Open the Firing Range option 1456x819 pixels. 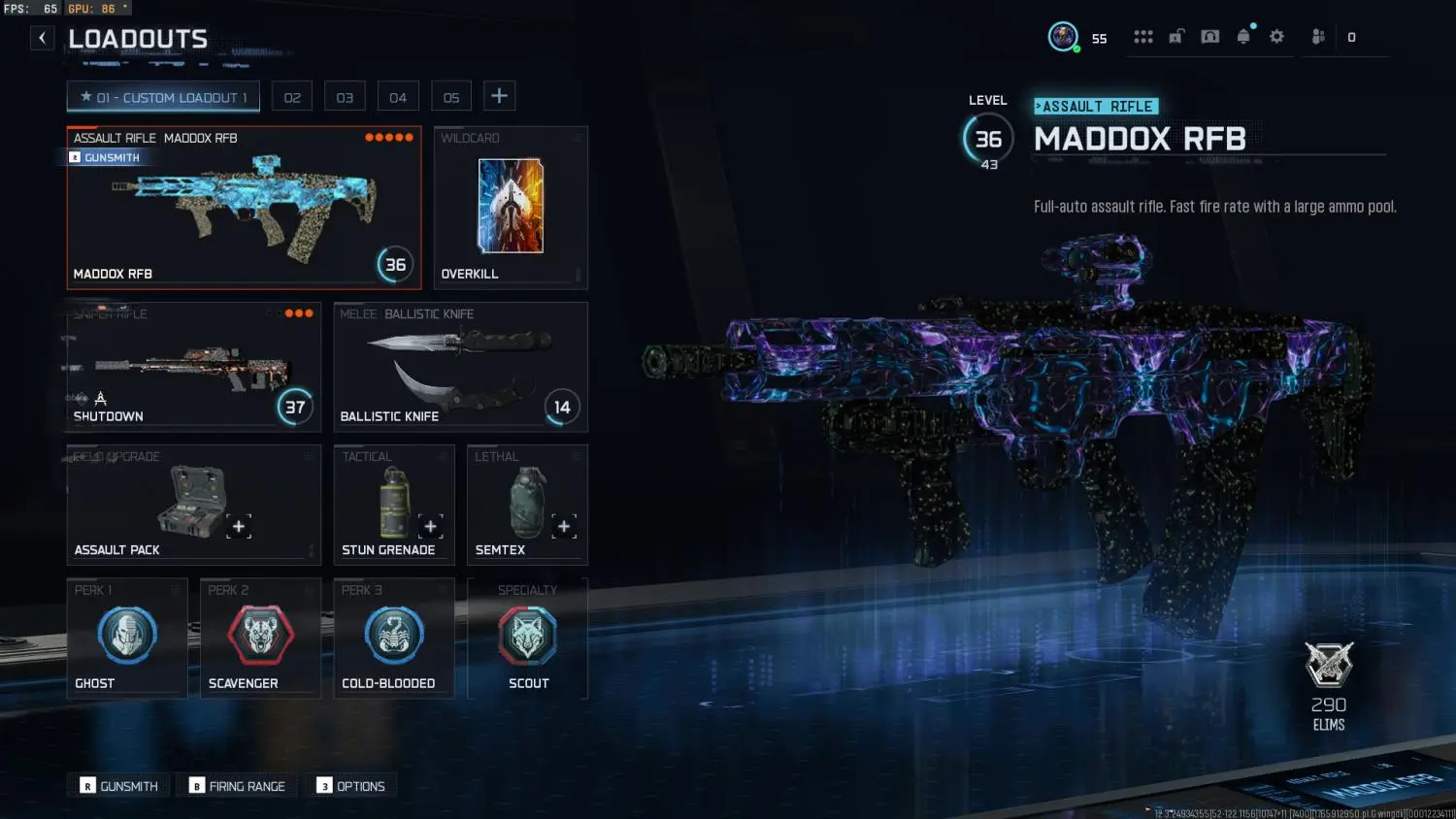point(236,785)
